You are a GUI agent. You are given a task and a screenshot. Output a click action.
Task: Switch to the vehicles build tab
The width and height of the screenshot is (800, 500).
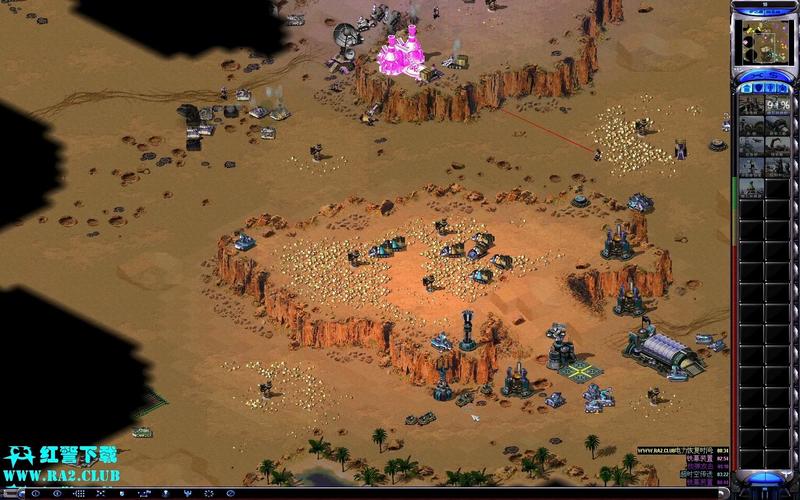784,89
